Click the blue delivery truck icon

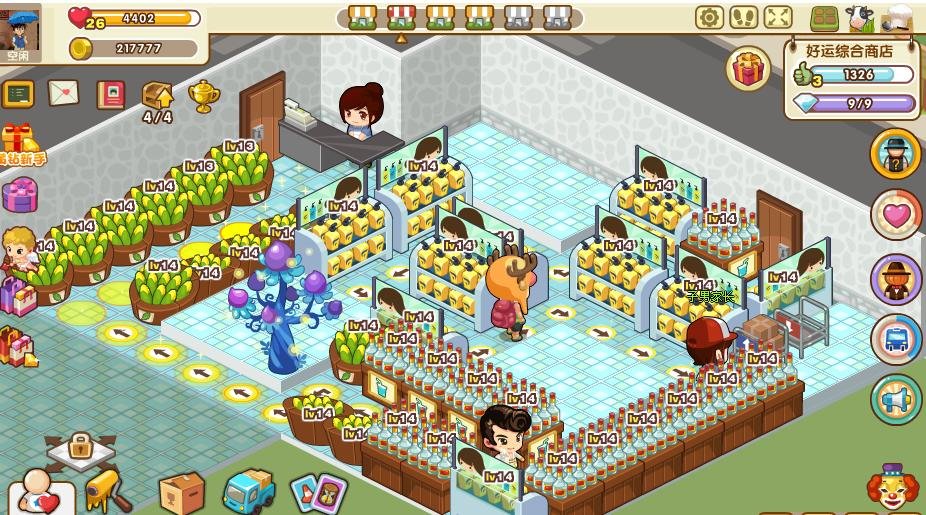[x=248, y=491]
